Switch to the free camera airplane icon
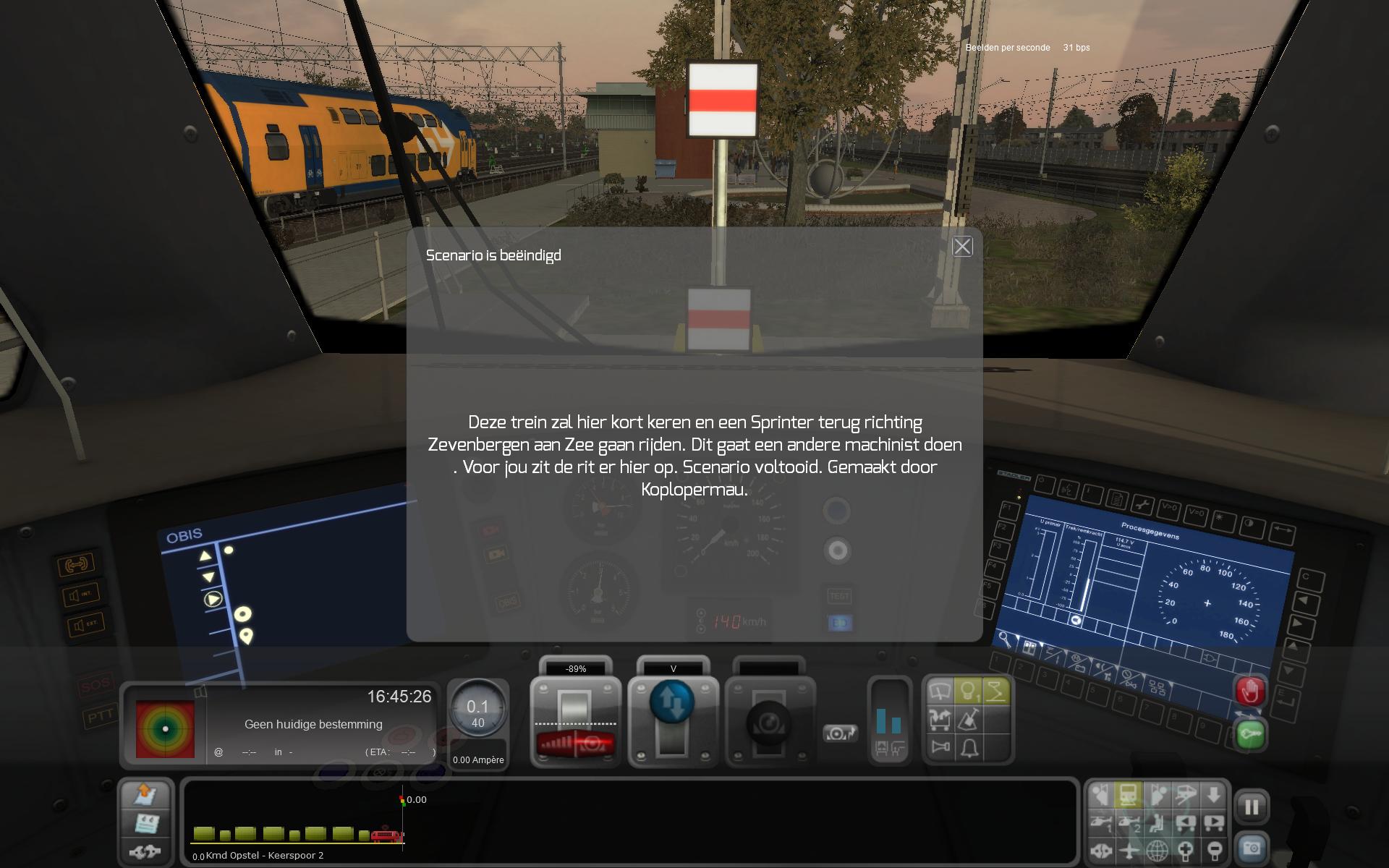The width and height of the screenshot is (1389, 868). pyautogui.click(x=1129, y=851)
